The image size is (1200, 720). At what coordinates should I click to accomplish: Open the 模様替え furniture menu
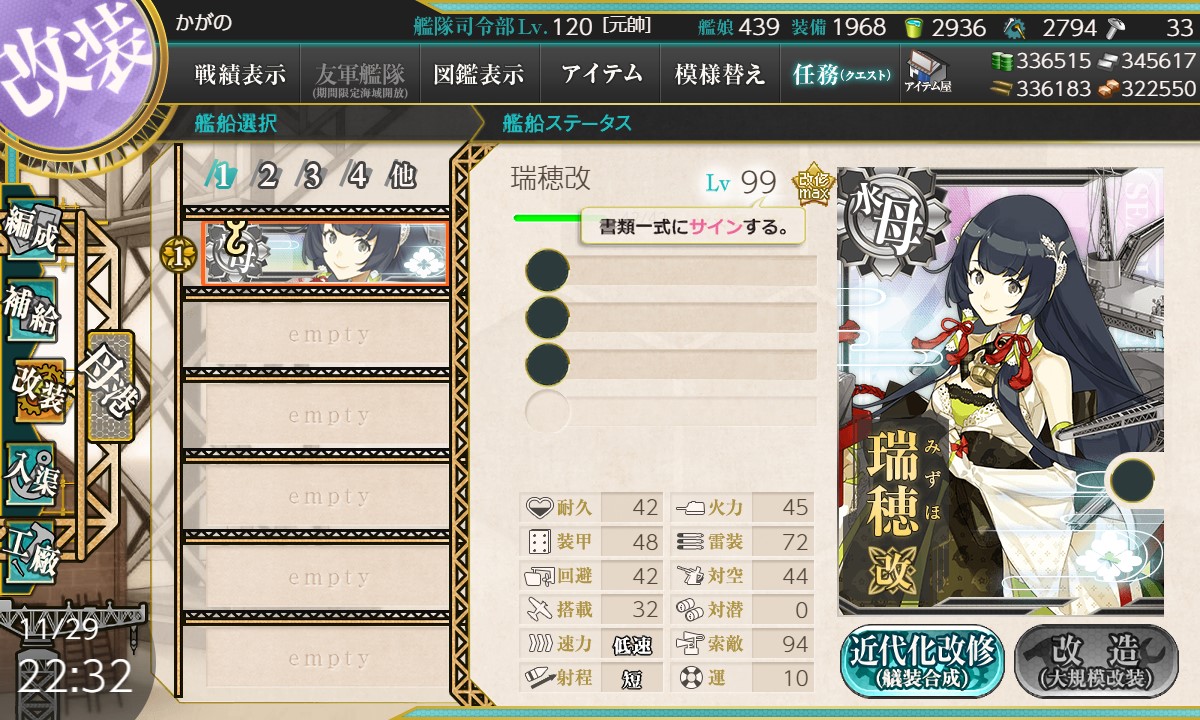click(x=720, y=74)
